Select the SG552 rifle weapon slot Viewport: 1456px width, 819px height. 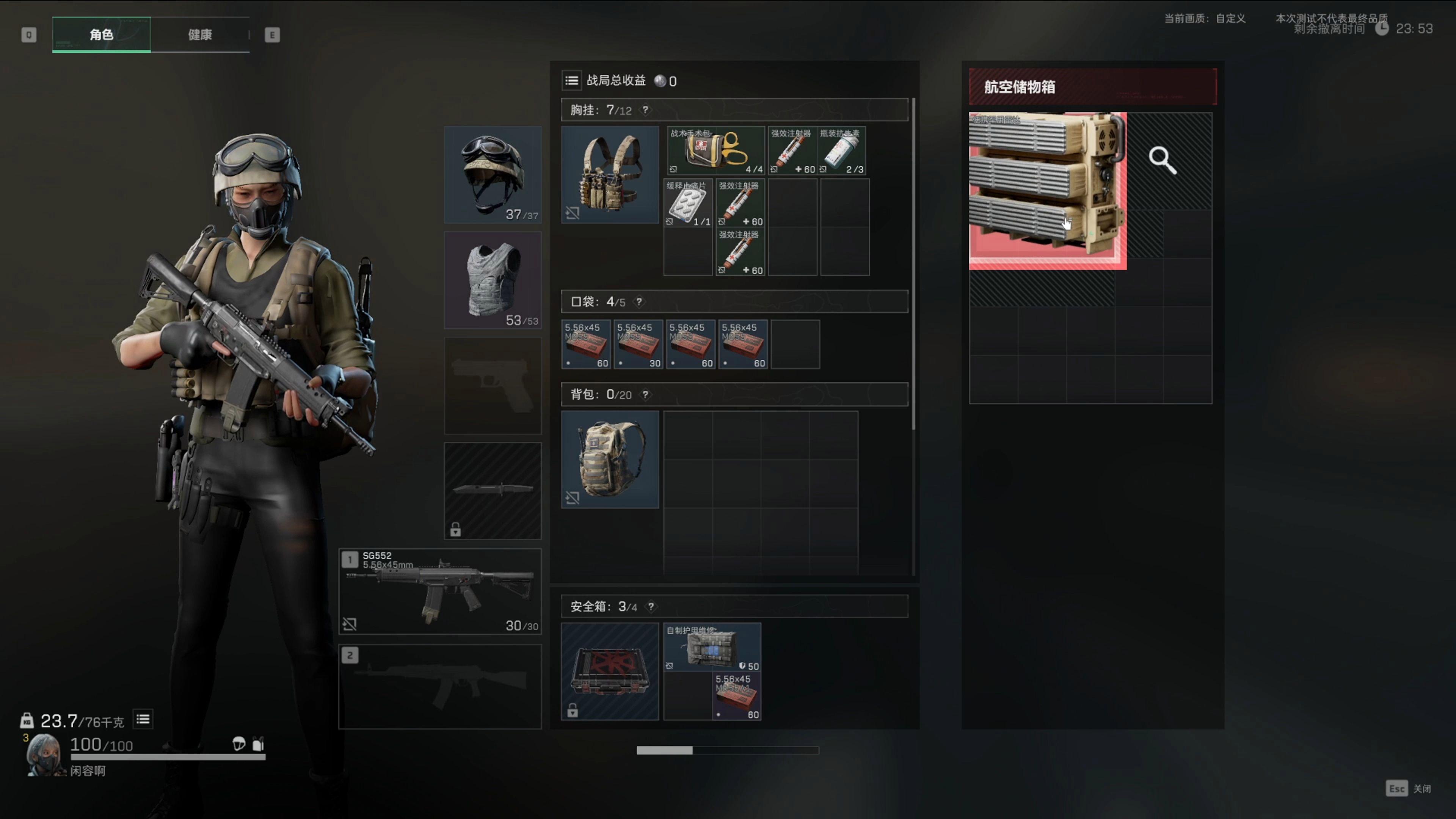pyautogui.click(x=440, y=591)
